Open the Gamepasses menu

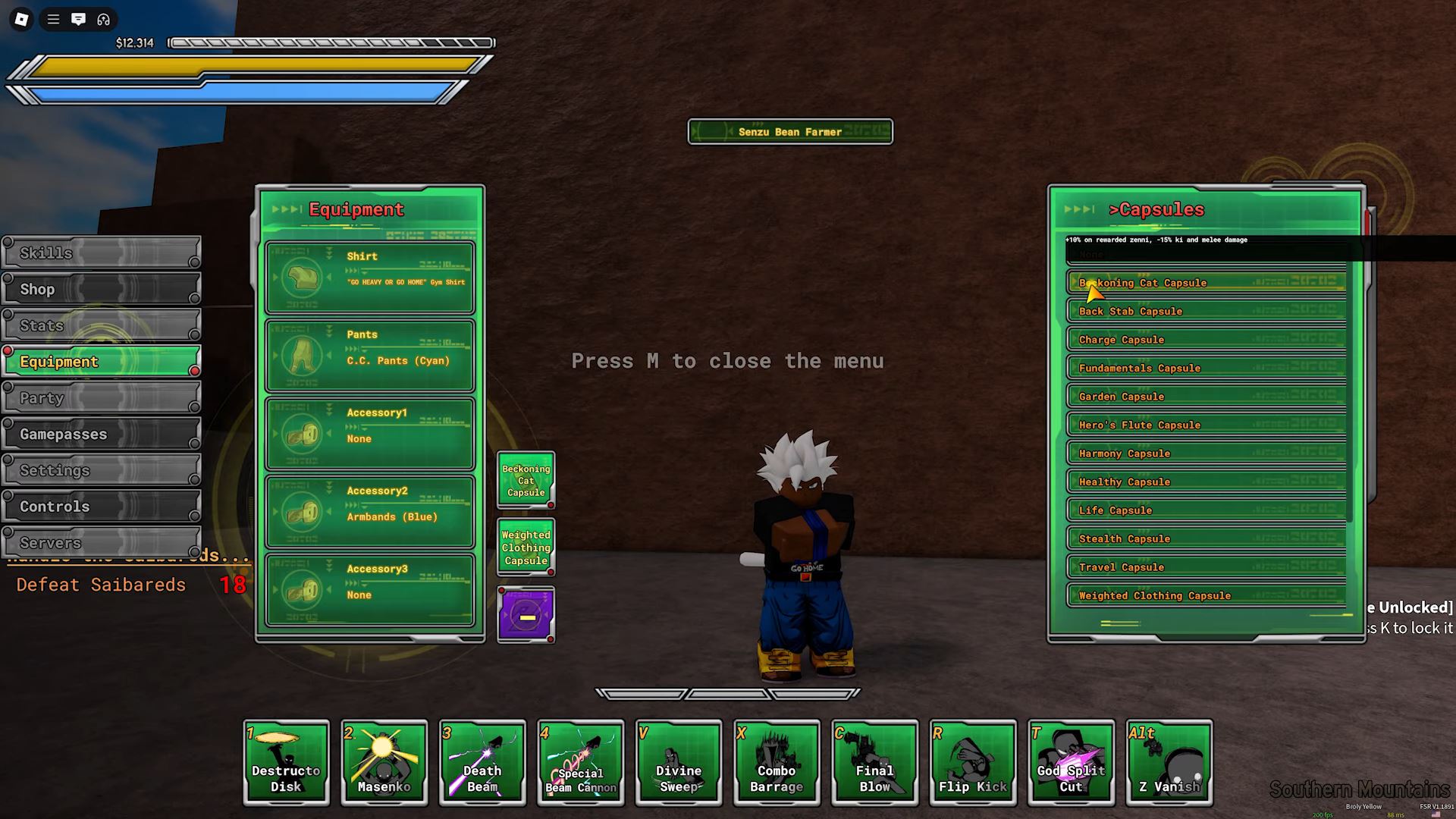point(102,434)
